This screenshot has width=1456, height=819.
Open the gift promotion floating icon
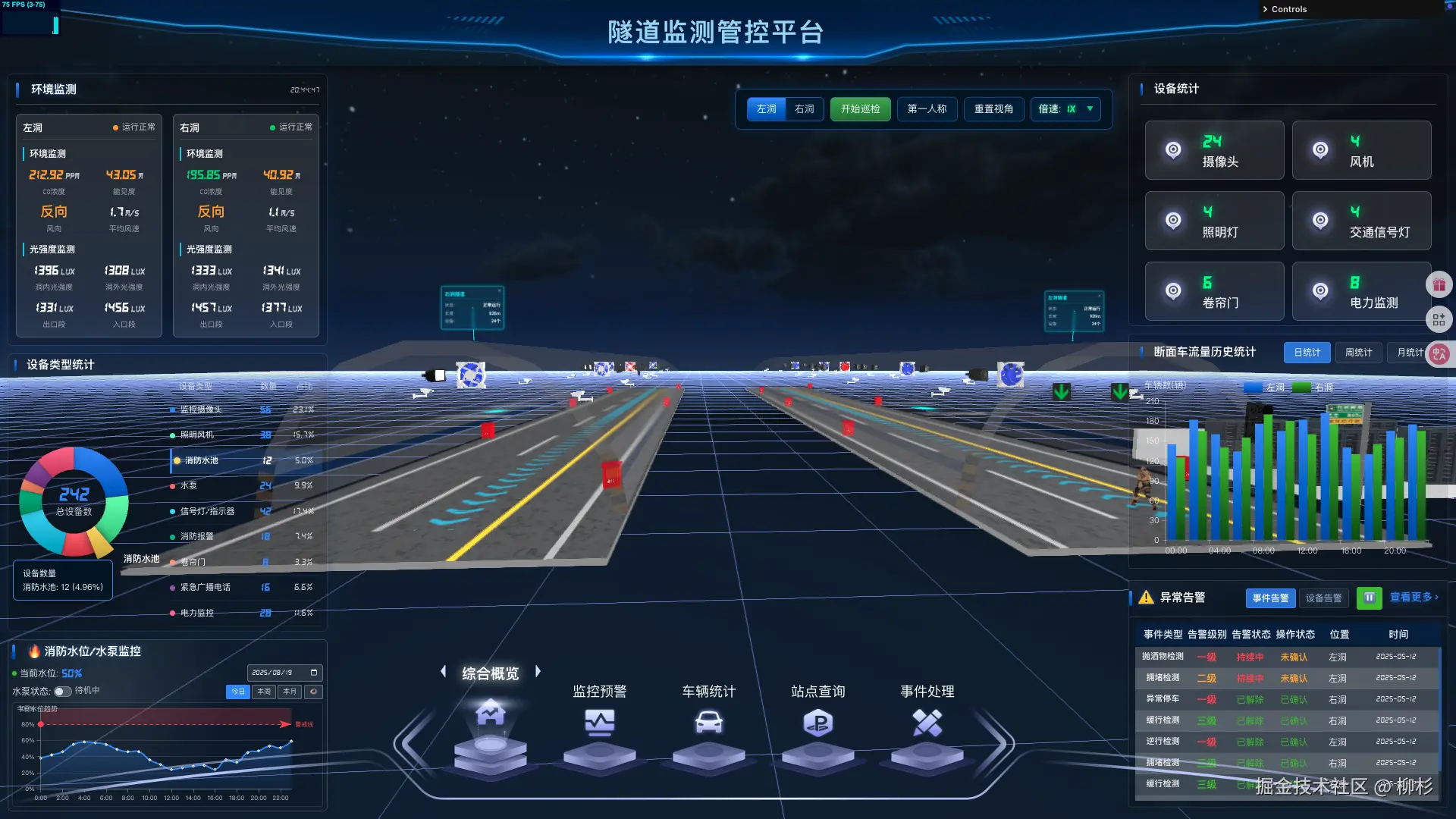[x=1439, y=284]
